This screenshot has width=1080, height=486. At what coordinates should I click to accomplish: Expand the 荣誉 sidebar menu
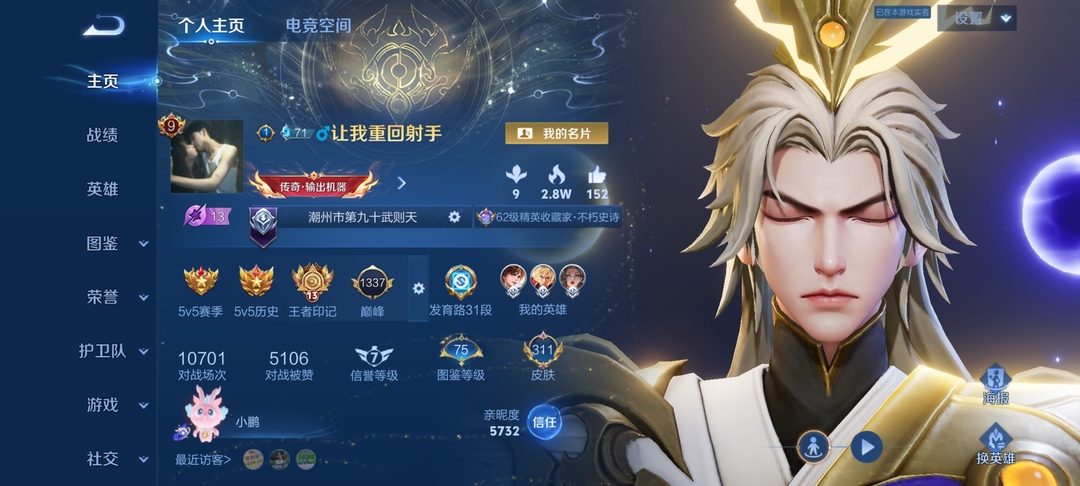click(115, 297)
